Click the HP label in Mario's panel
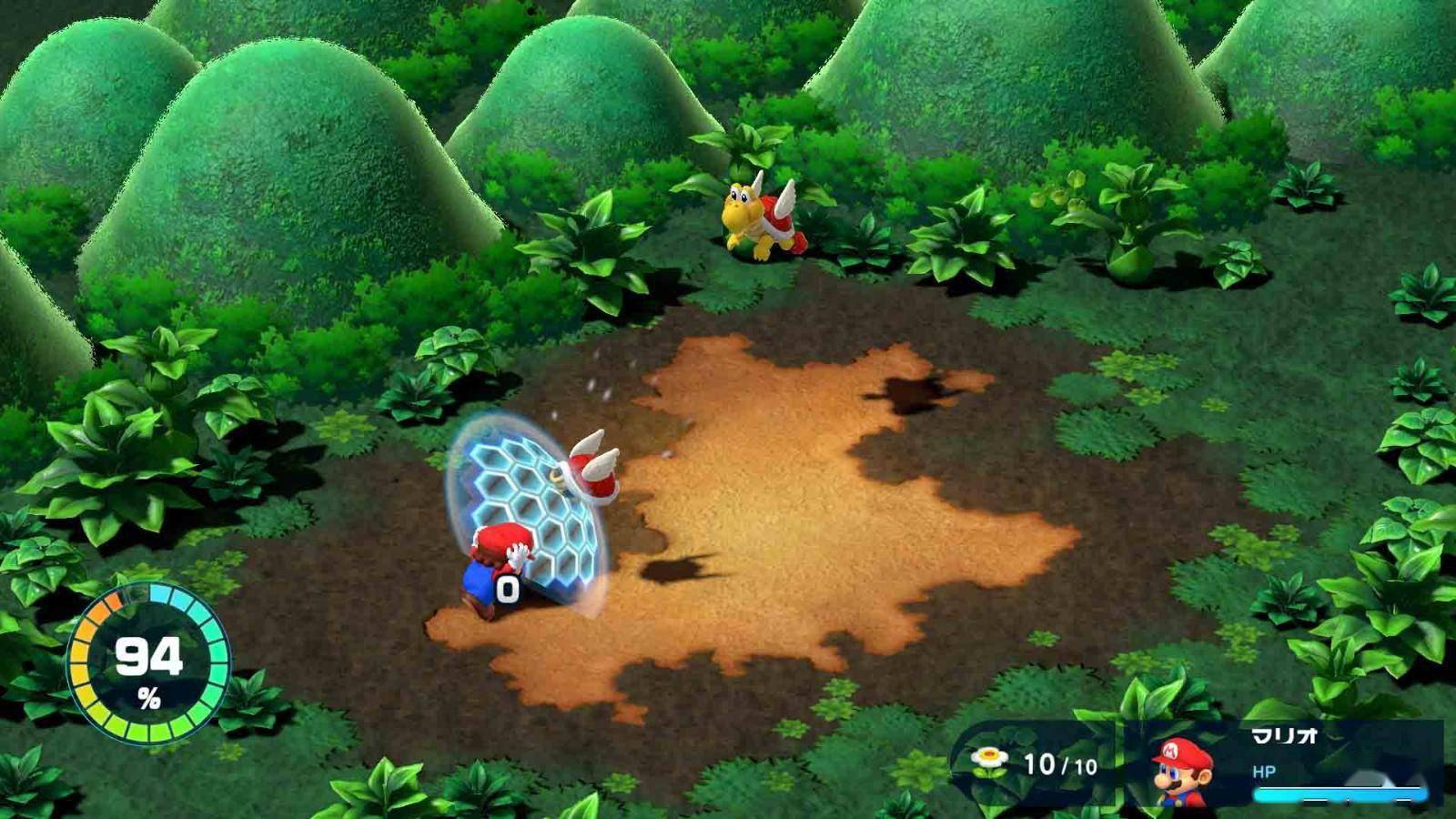Image resolution: width=1456 pixels, height=819 pixels. pyautogui.click(x=1263, y=769)
